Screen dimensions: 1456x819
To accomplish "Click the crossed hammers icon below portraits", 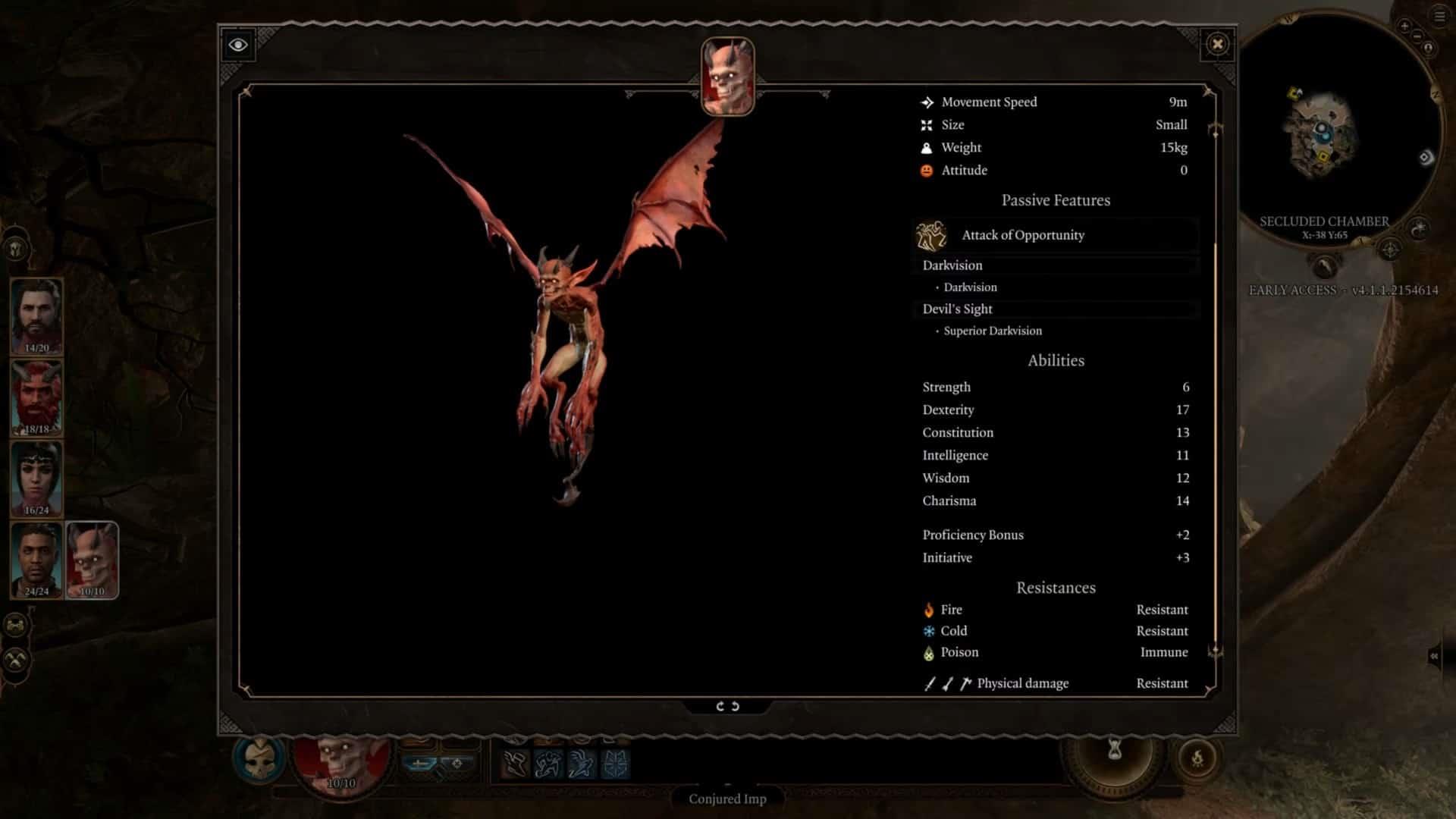I will [16, 660].
